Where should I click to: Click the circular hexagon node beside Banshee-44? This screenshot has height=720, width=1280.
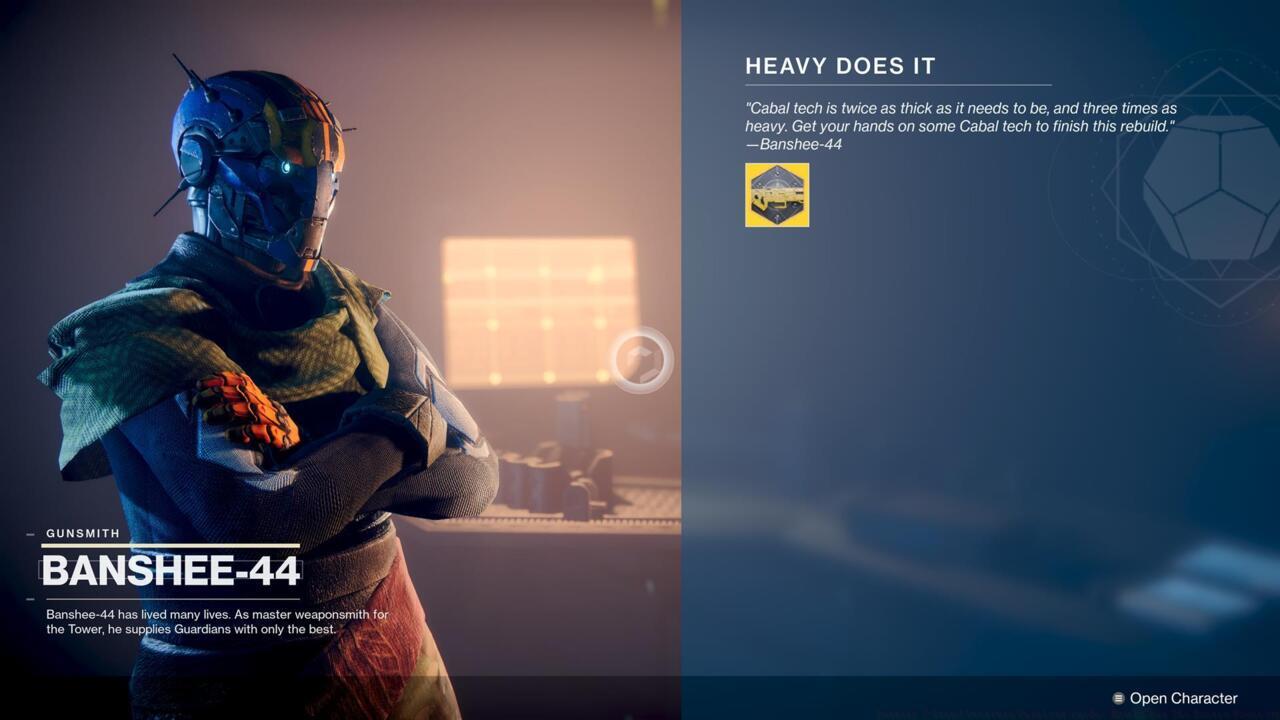(640, 362)
